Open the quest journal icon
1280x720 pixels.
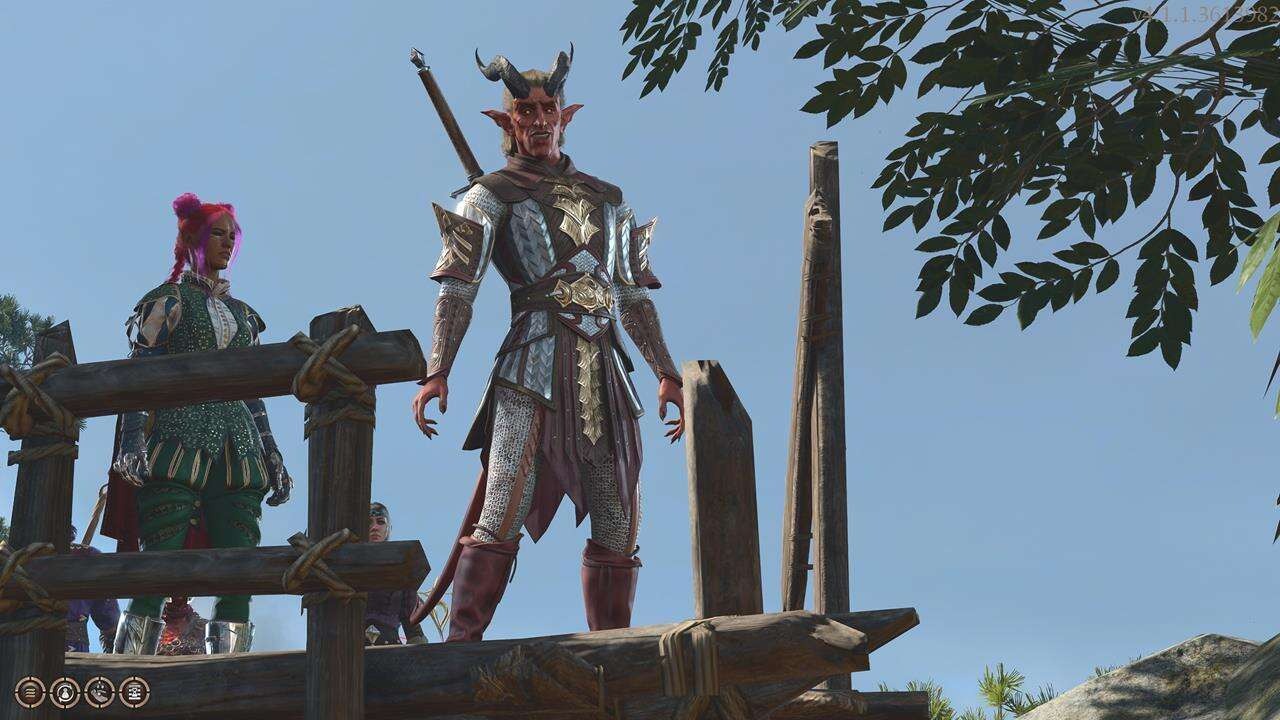coord(134,693)
